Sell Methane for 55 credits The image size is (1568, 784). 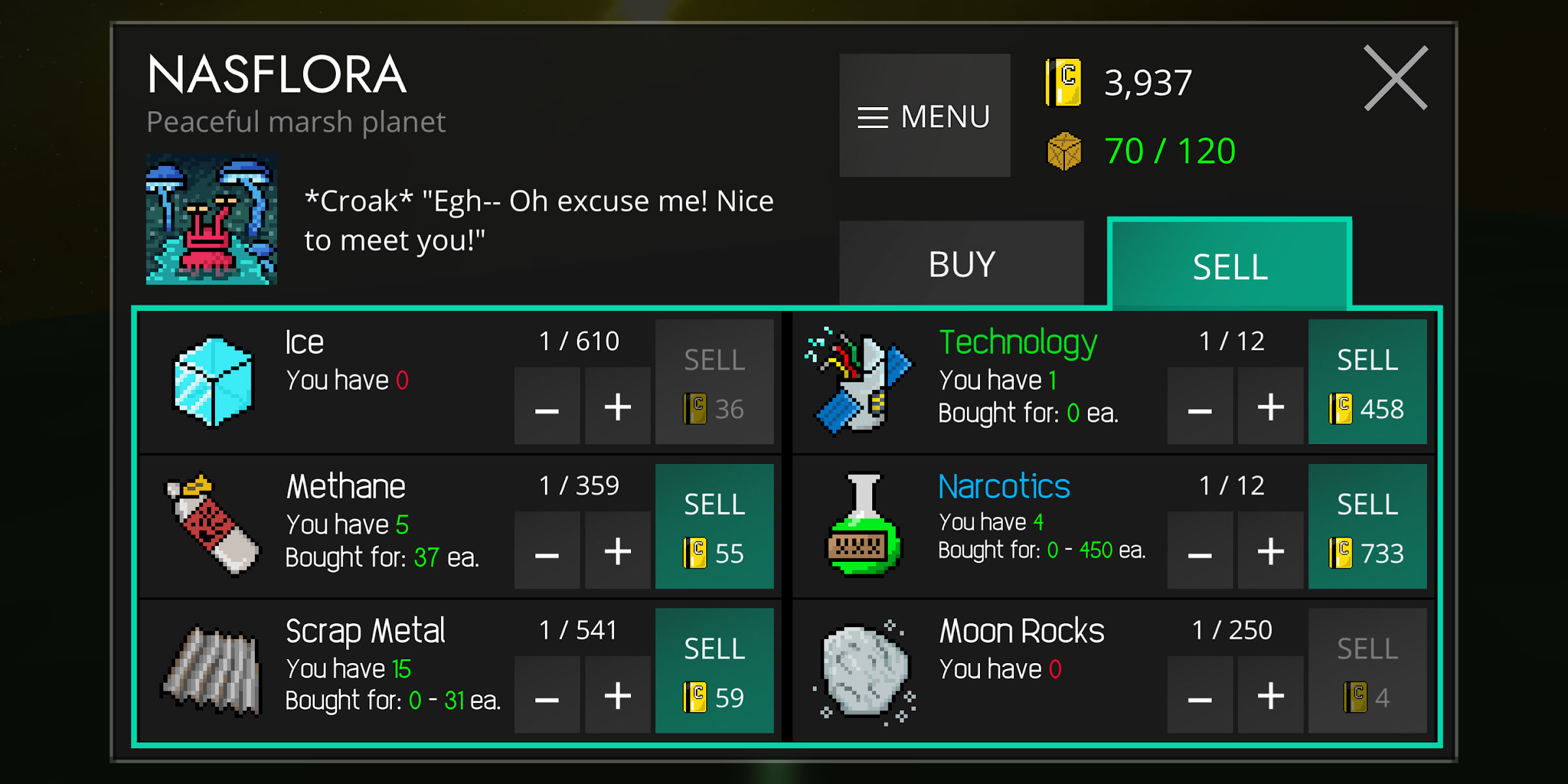point(714,527)
